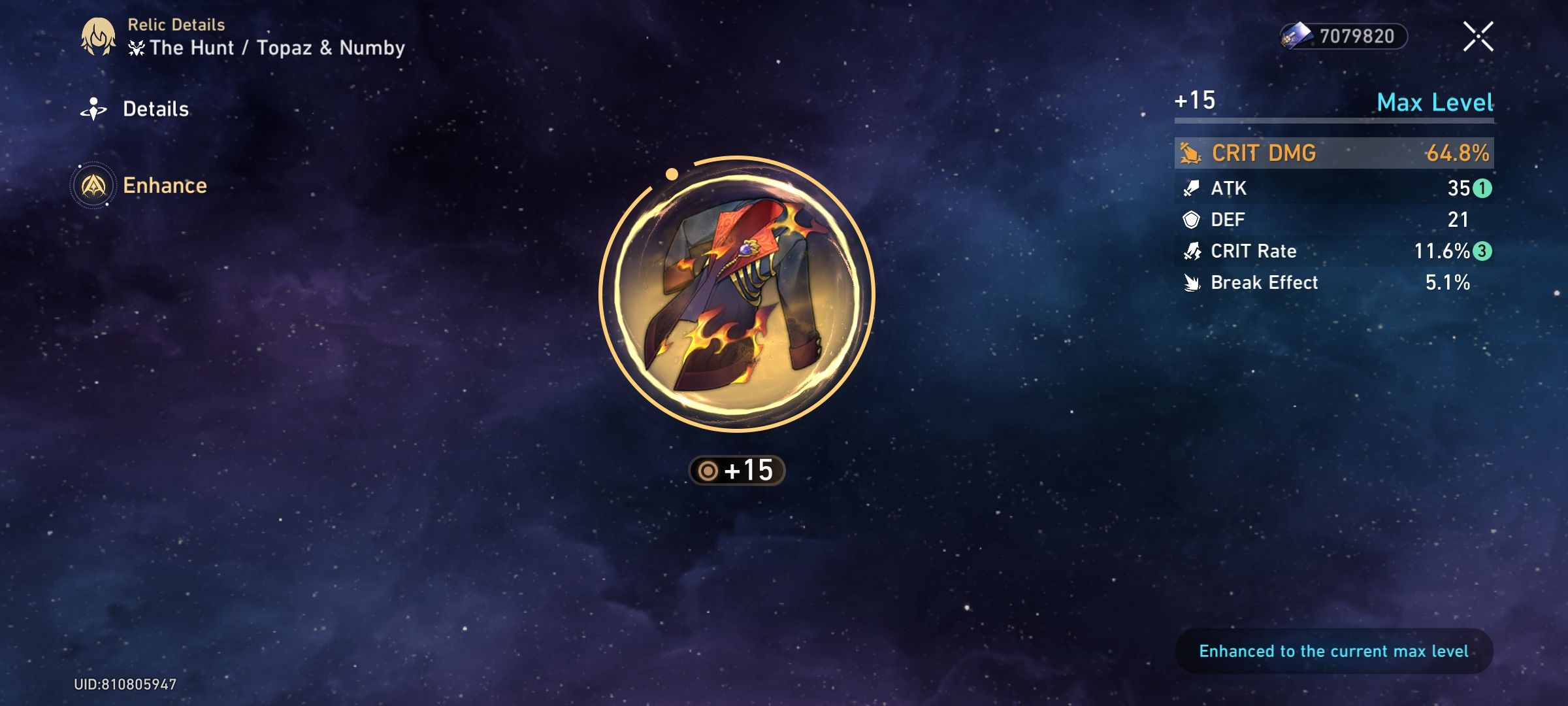Click the character avatar next to Relic Details
Viewport: 1568px width, 706px height.
tap(97, 36)
